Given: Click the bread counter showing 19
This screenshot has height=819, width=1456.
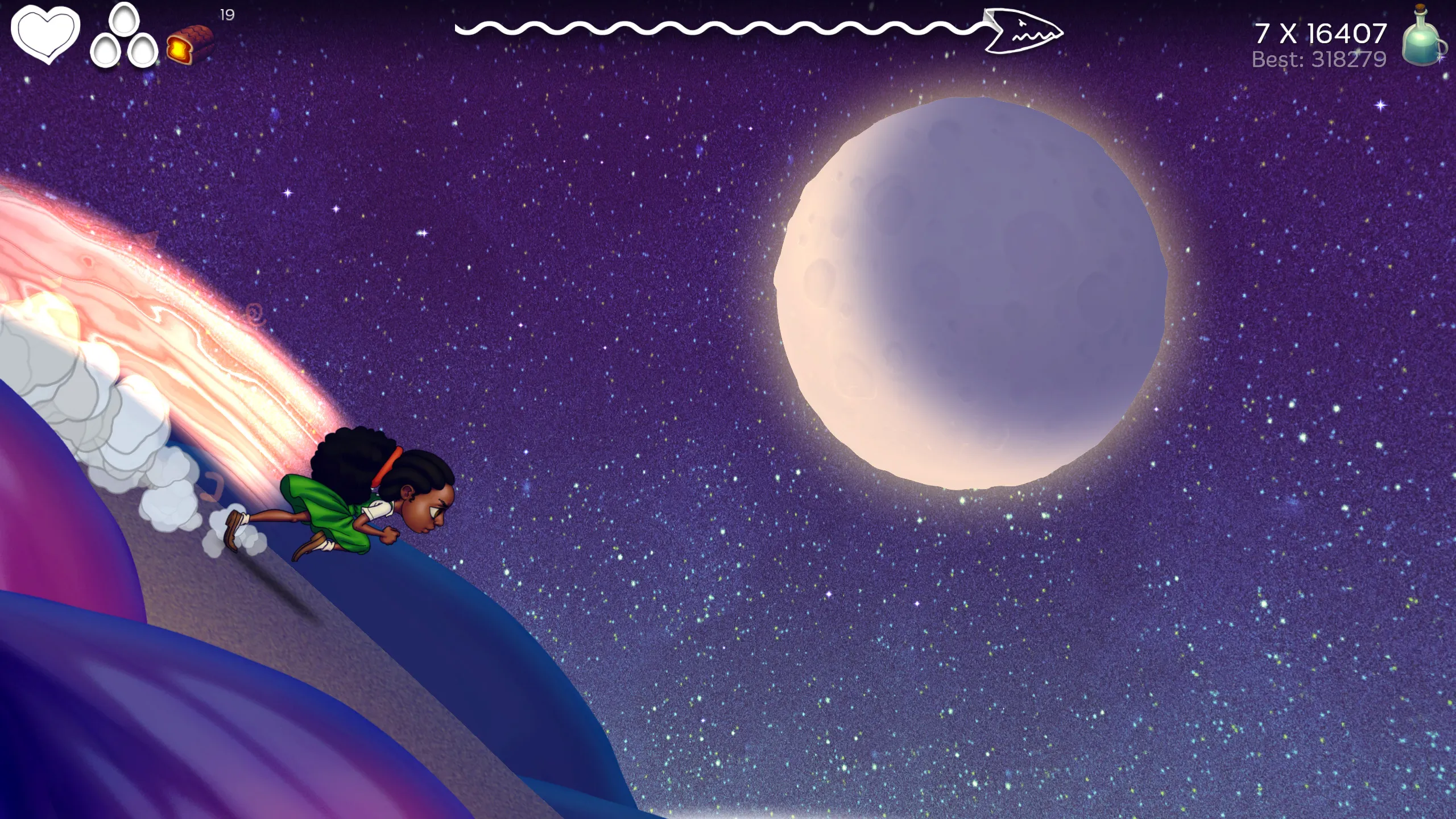Looking at the screenshot, I should click(225, 14).
